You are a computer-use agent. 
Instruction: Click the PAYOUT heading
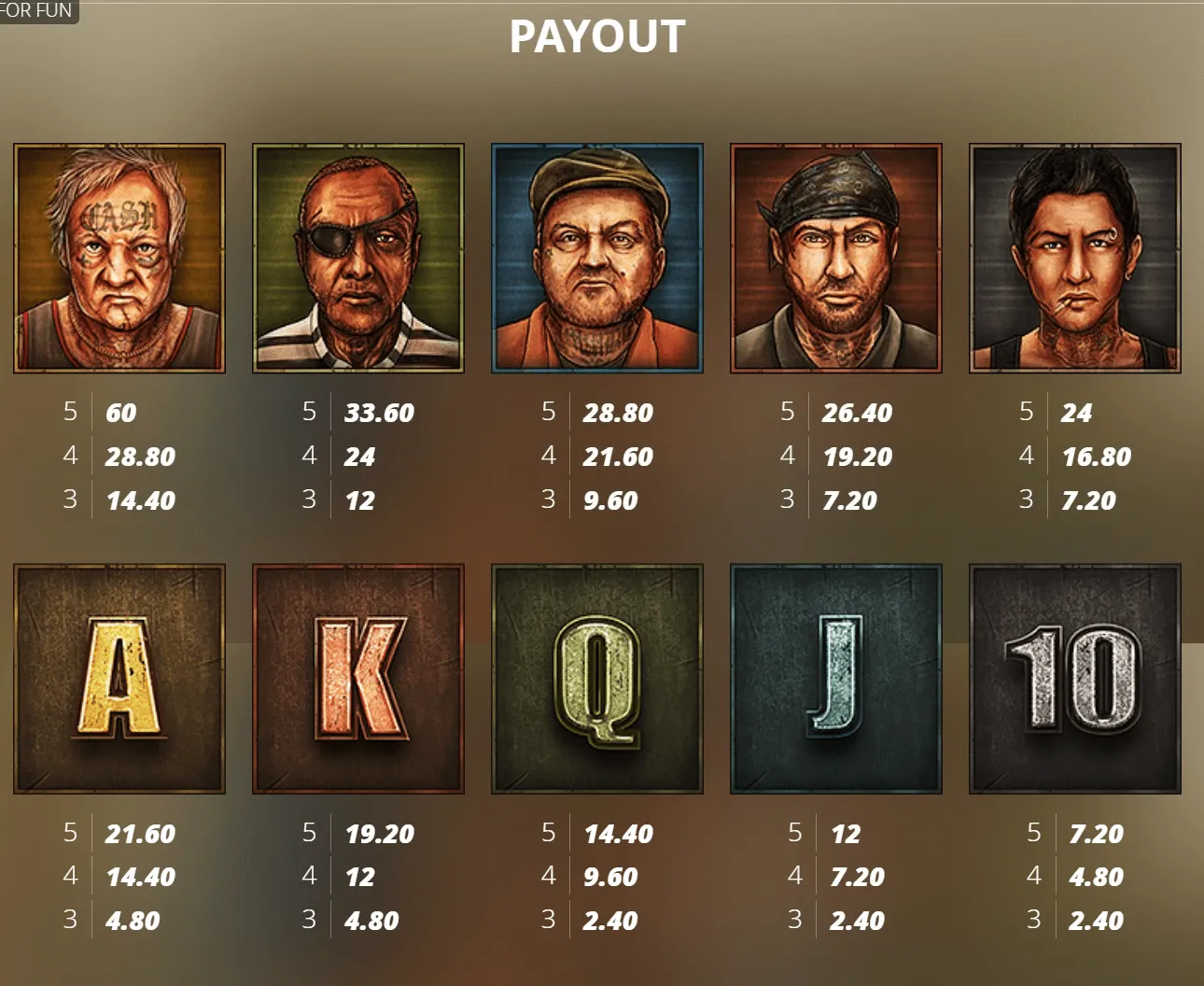pyautogui.click(x=595, y=38)
